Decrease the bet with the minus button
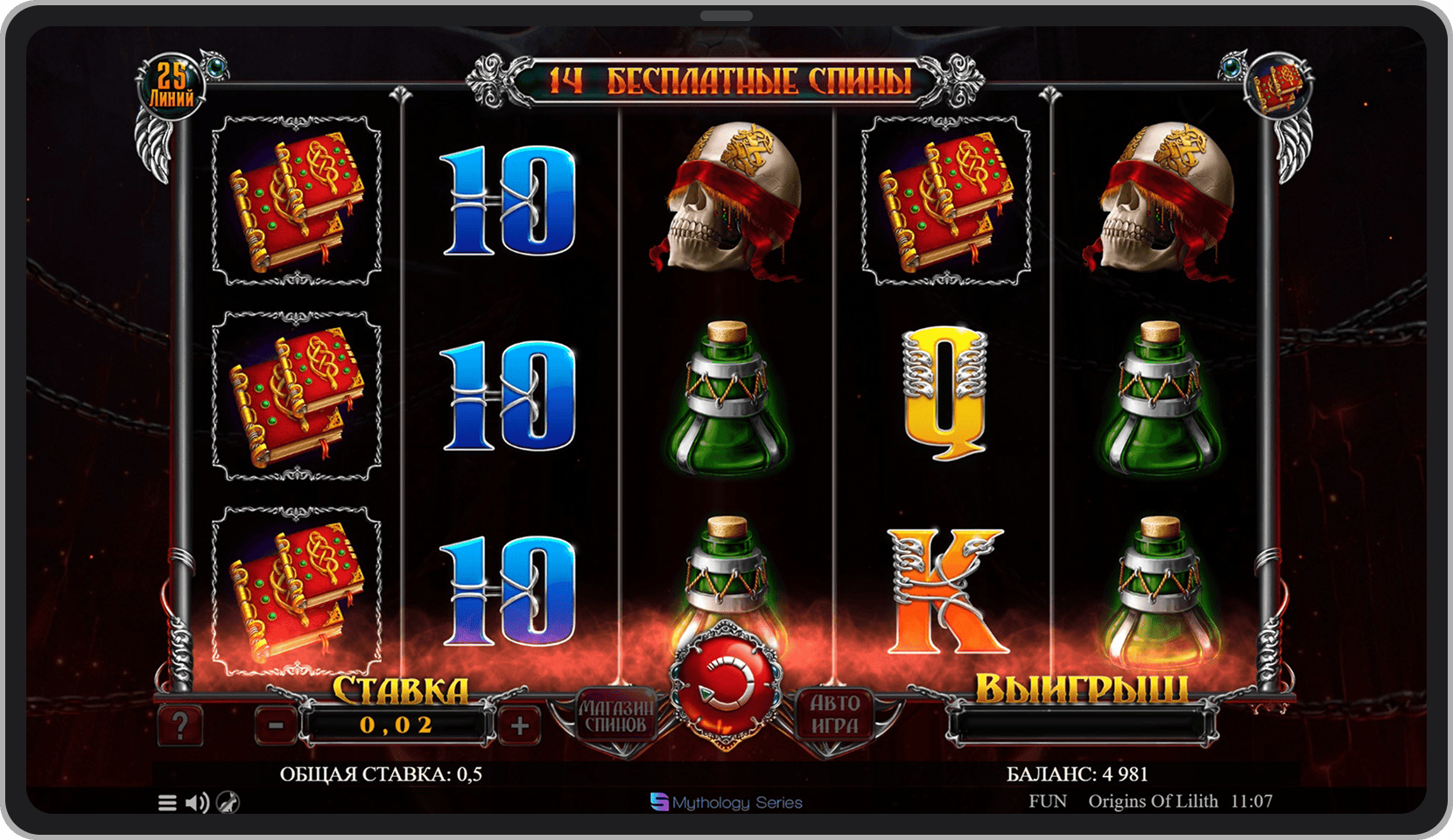 pyautogui.click(x=276, y=725)
